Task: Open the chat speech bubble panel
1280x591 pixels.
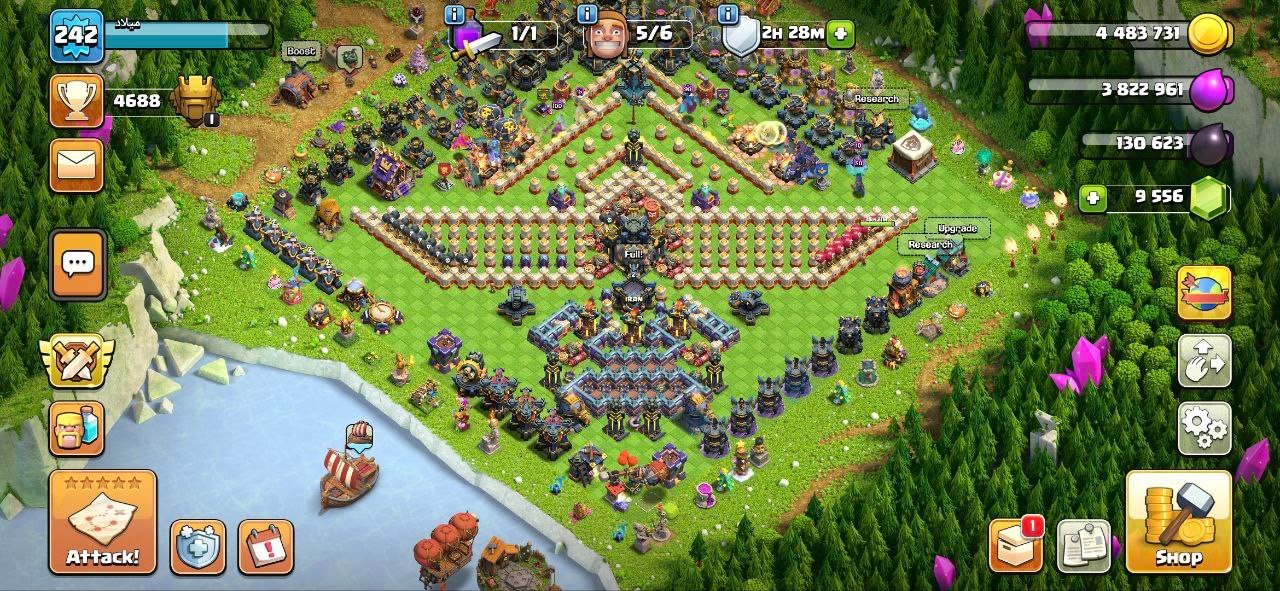Action: click(78, 264)
